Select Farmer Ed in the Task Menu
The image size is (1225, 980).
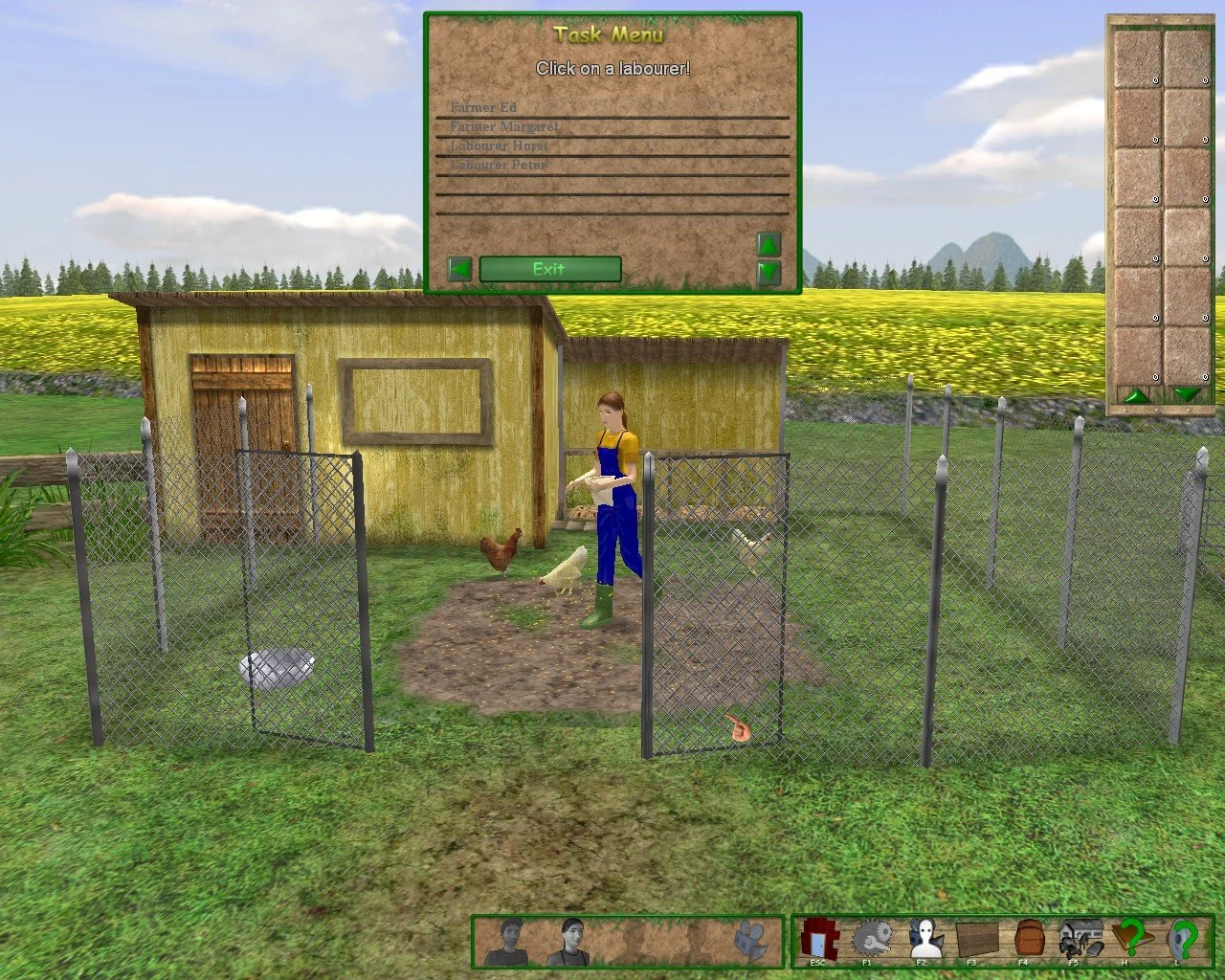483,107
